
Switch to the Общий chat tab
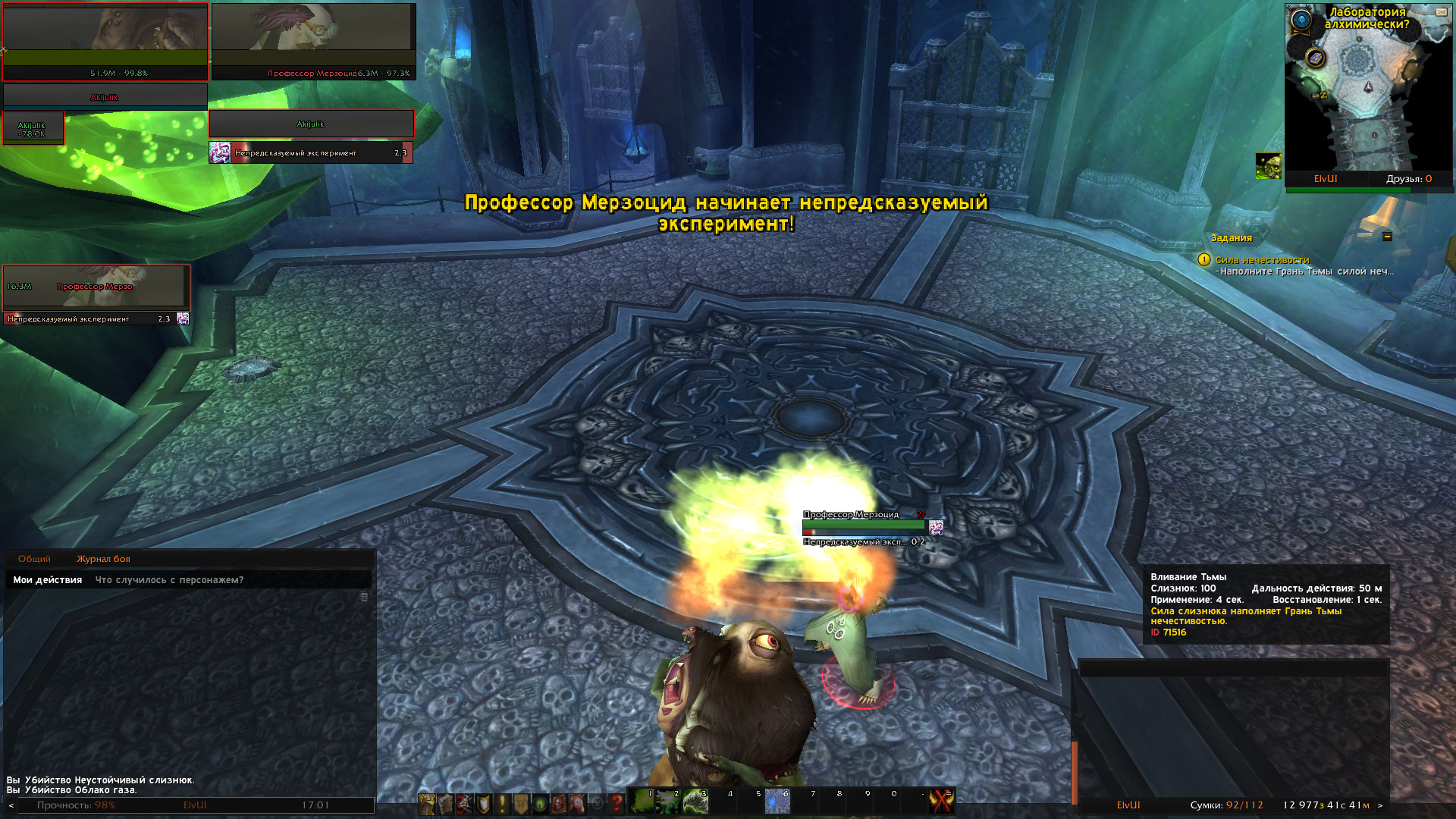34,559
